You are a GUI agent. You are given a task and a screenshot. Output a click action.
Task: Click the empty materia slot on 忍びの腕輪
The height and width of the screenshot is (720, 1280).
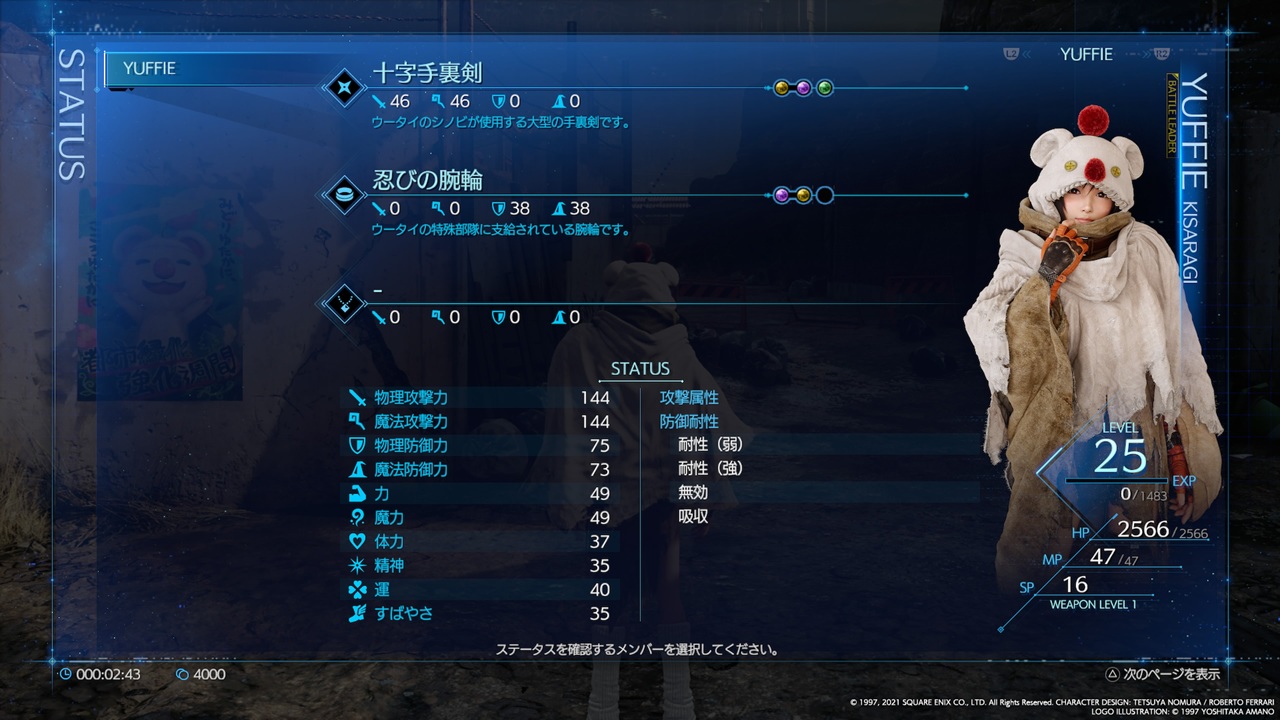point(824,195)
